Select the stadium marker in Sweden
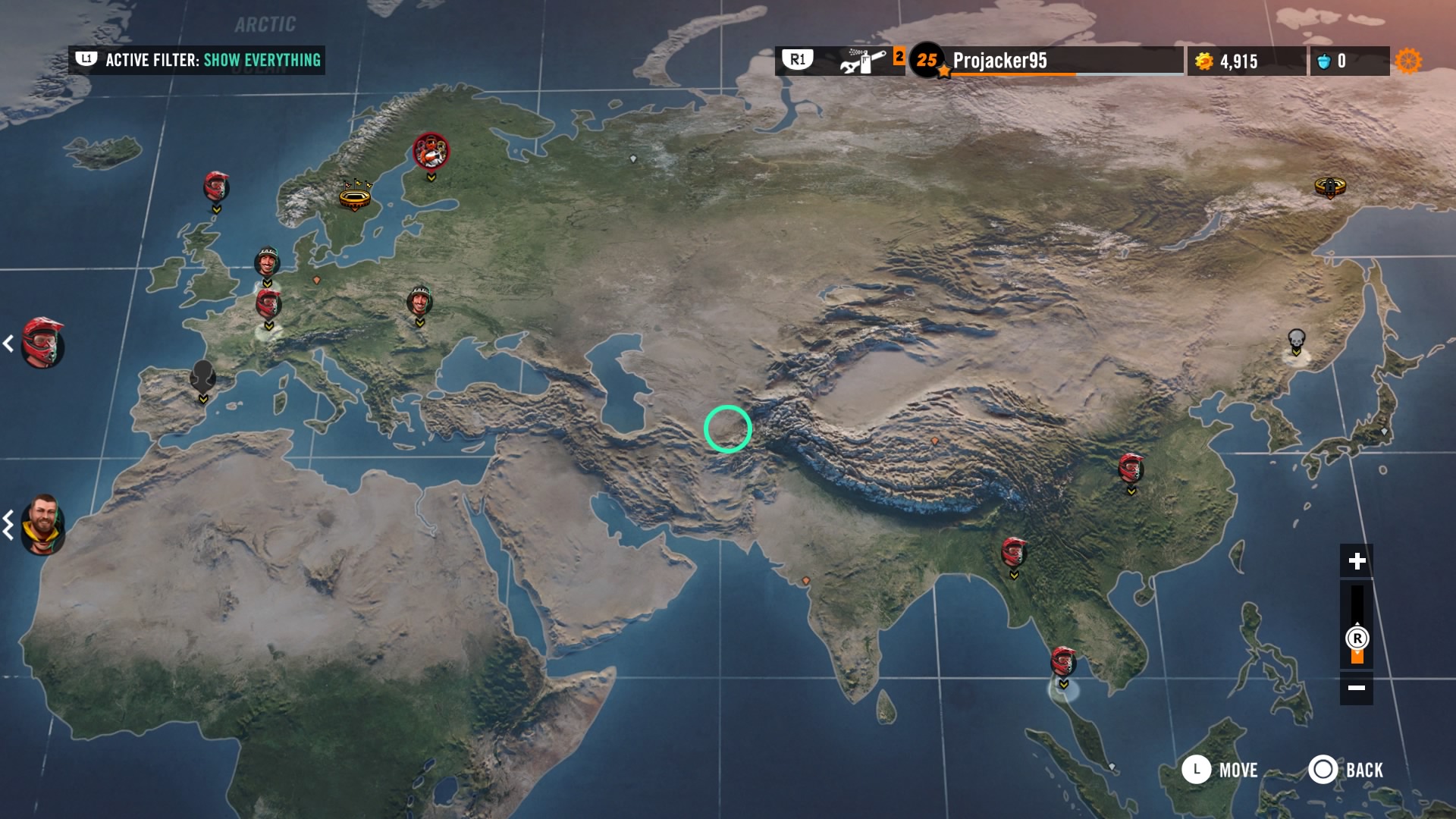The image size is (1456, 819). click(355, 196)
